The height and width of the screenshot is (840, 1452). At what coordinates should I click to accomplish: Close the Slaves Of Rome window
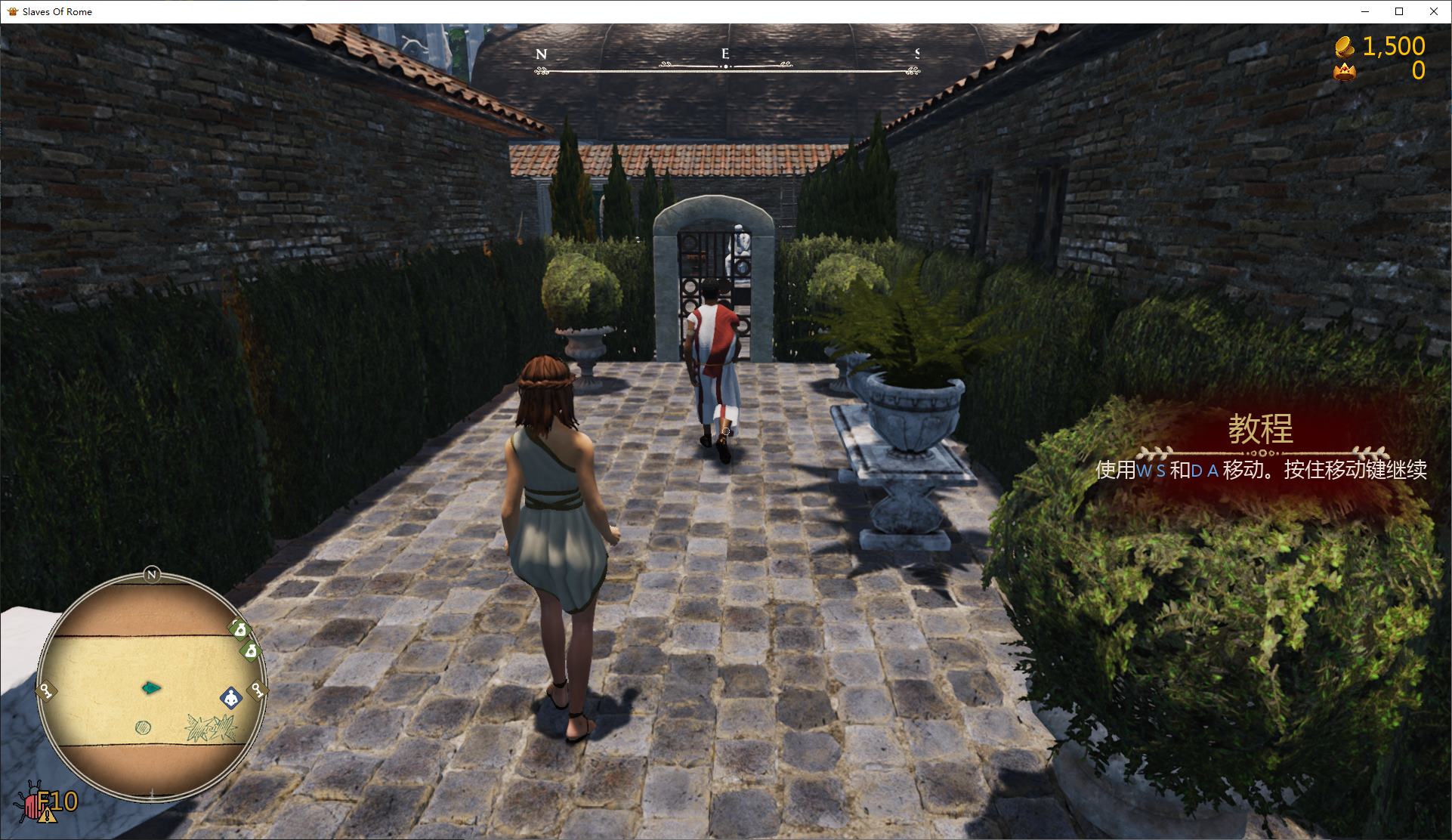(x=1433, y=11)
